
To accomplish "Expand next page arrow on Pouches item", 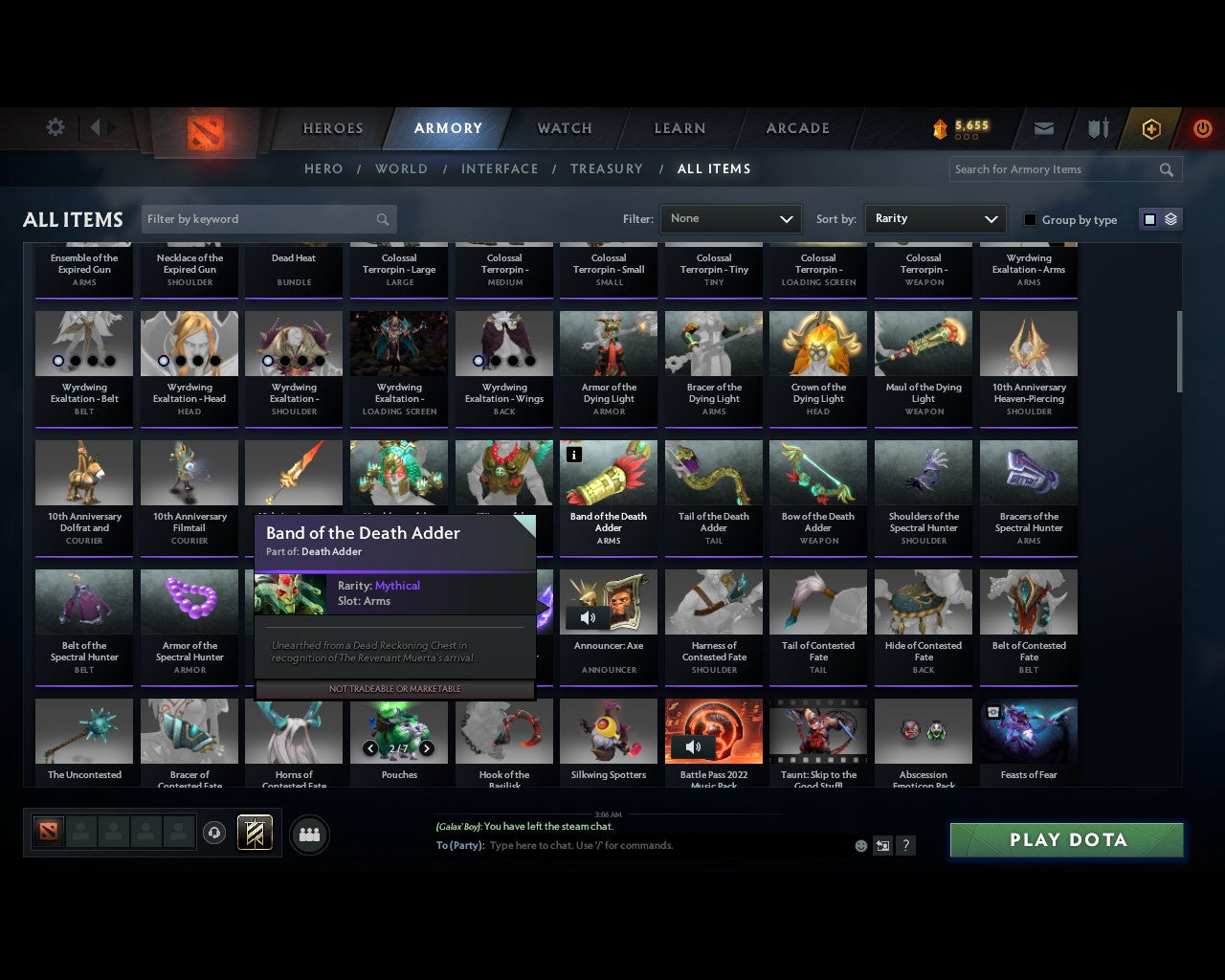I will [427, 748].
